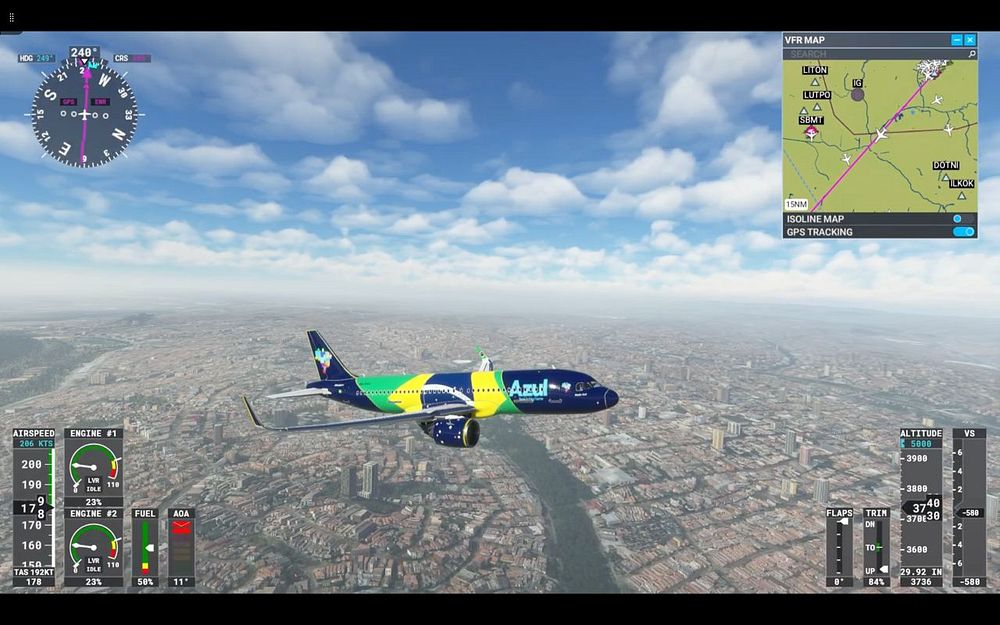
Task: Click the 15NM map scale label
Action: [x=797, y=204]
